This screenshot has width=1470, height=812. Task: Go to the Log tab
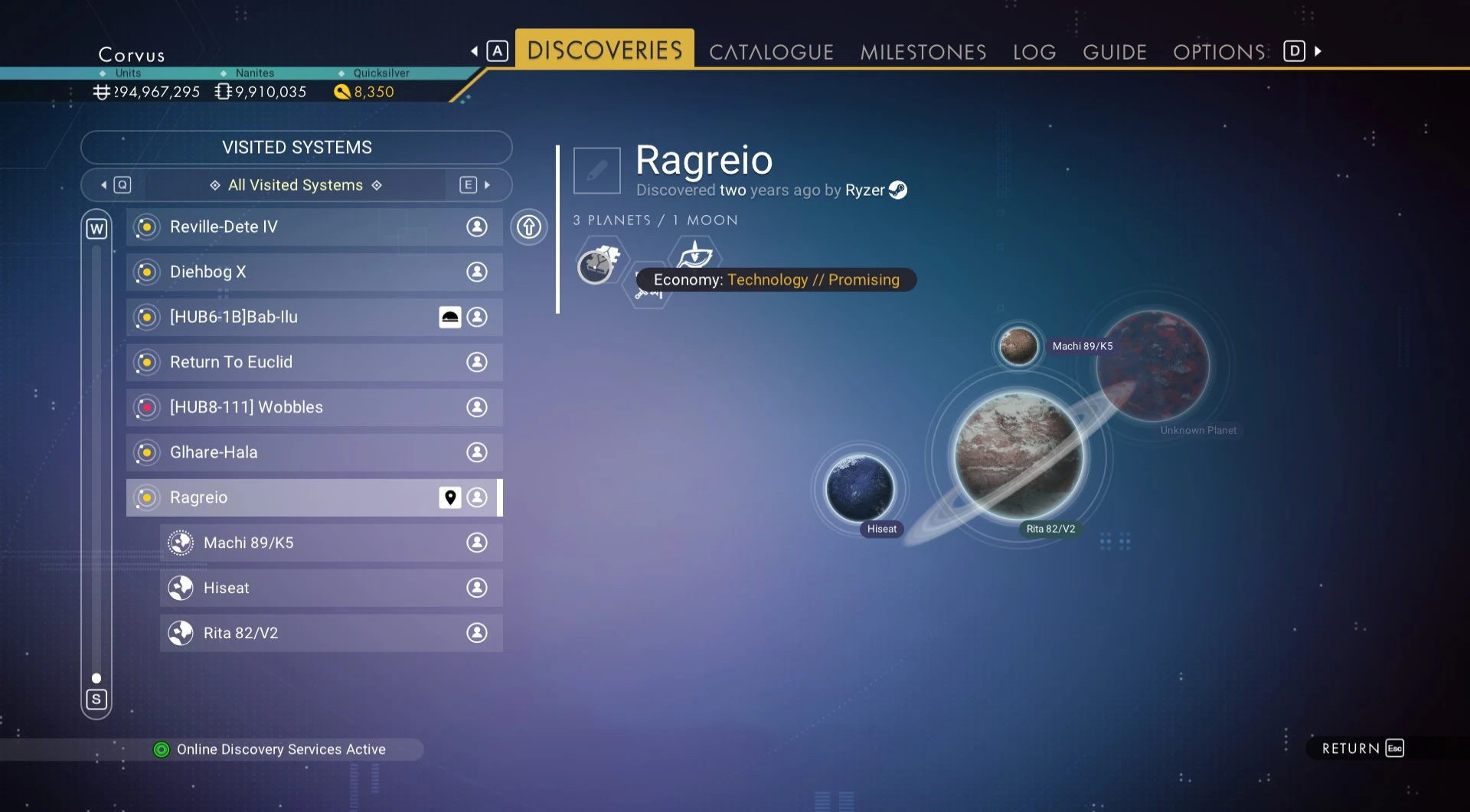(x=1034, y=52)
